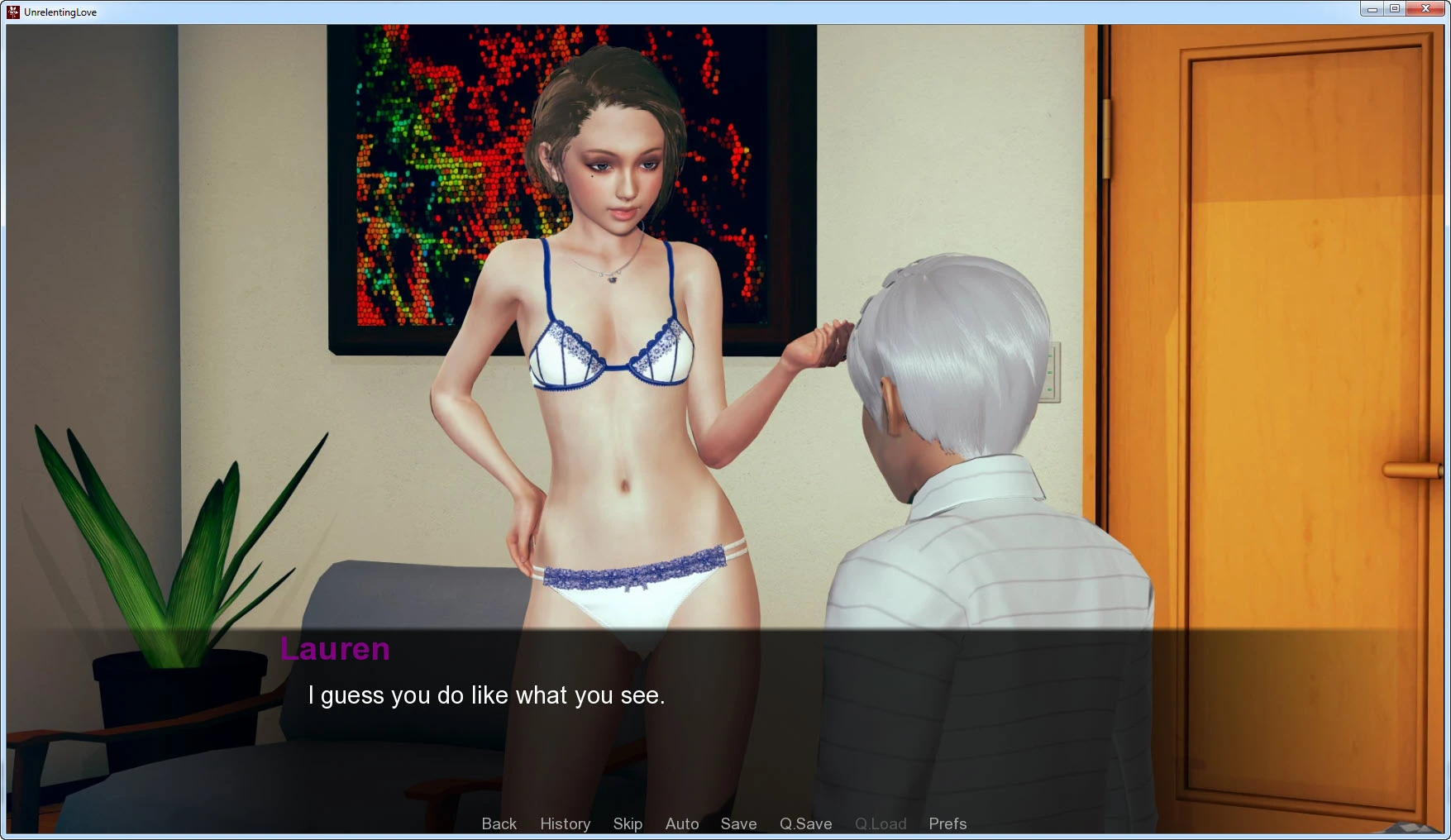The height and width of the screenshot is (840, 1451).
Task: Open the Prefs settings screen
Action: [947, 823]
